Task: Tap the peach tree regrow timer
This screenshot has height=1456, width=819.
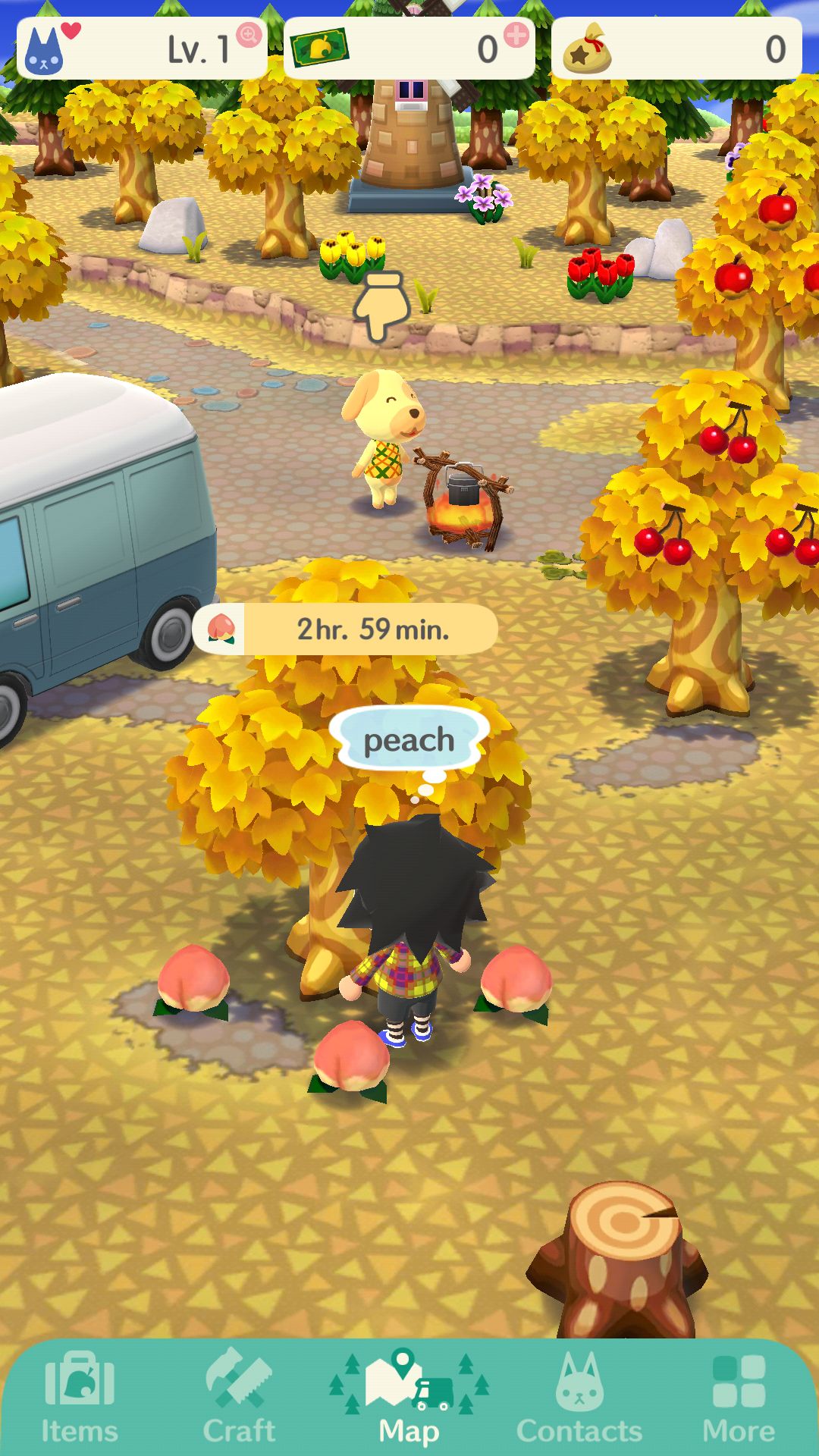Action: [x=346, y=629]
